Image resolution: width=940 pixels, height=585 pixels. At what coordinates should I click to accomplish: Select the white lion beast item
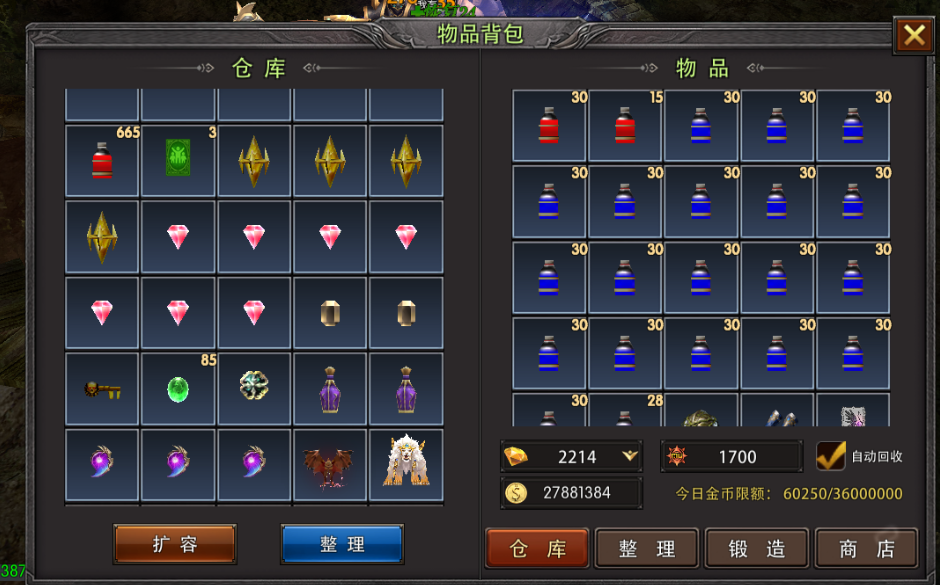pyautogui.click(x=406, y=464)
